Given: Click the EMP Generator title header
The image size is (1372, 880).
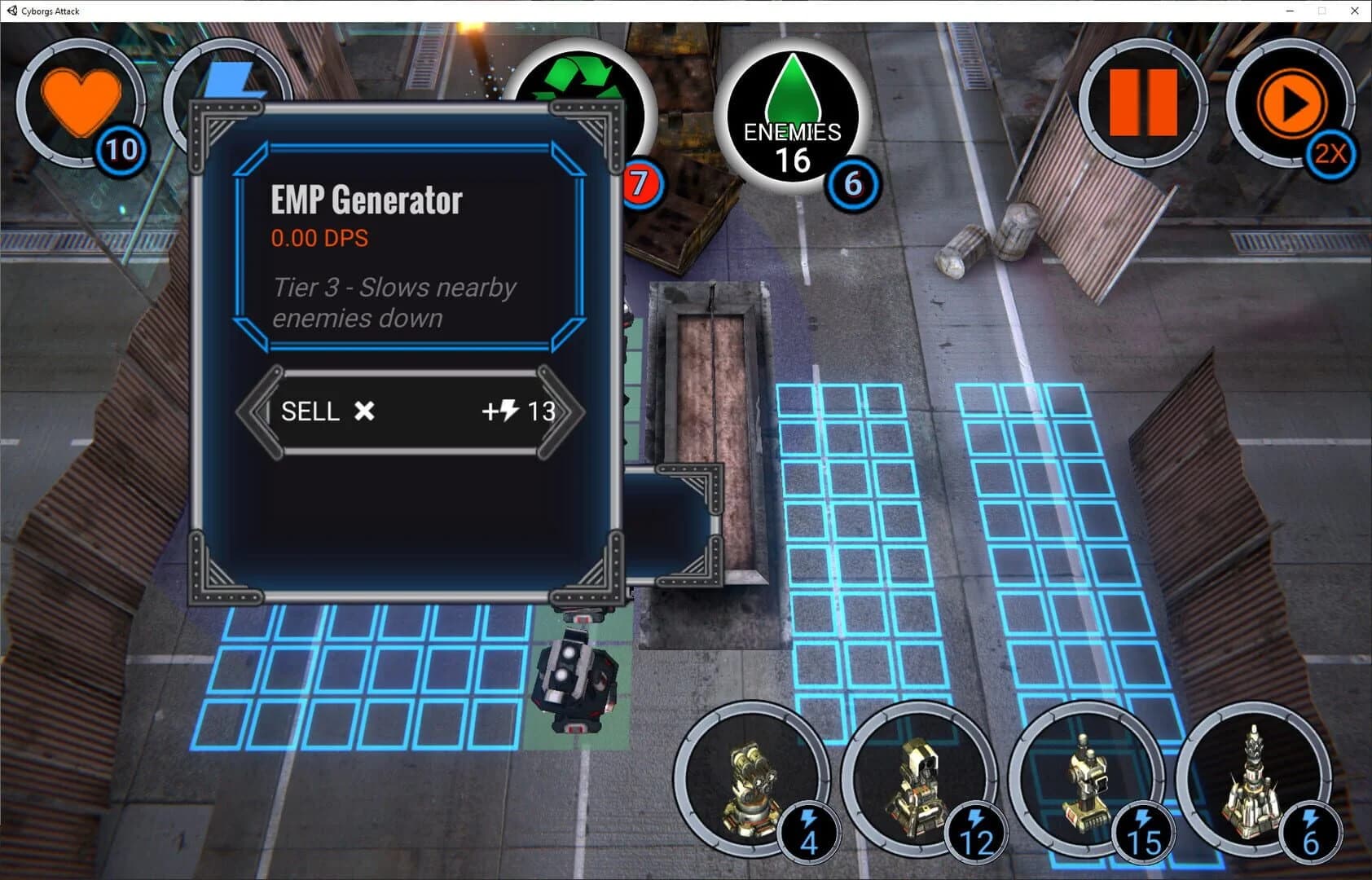Looking at the screenshot, I should (x=366, y=198).
